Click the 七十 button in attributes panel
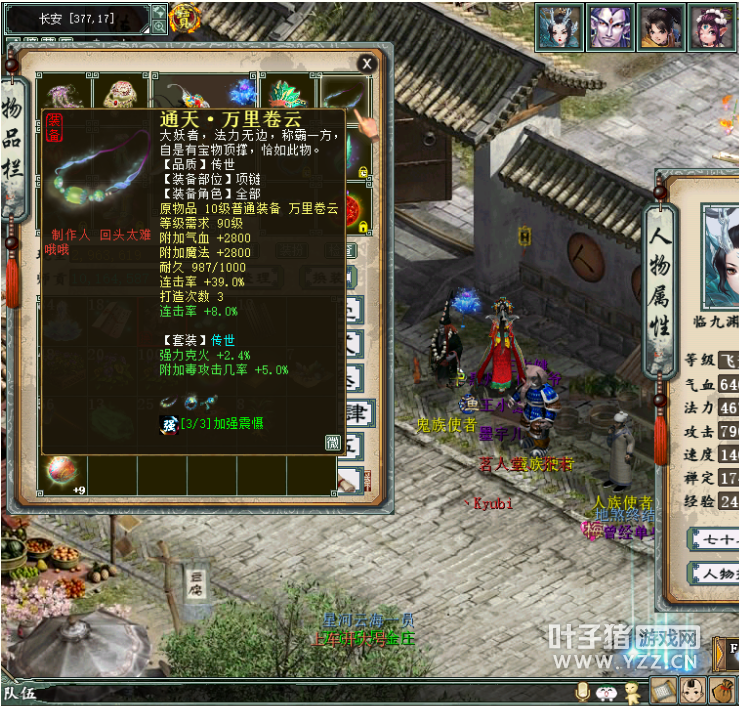 [714, 538]
